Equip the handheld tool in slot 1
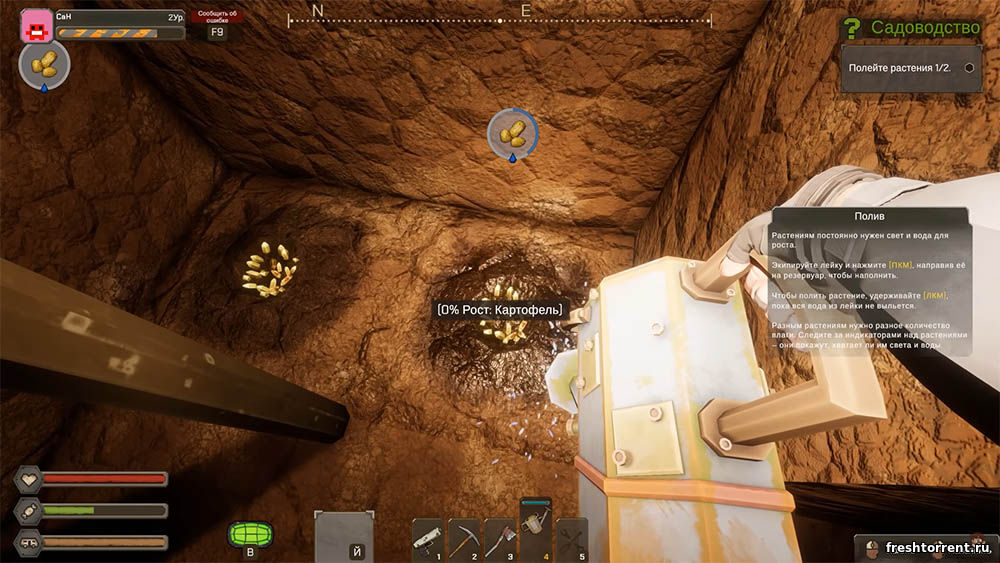Image resolution: width=1000 pixels, height=563 pixels. click(x=428, y=540)
